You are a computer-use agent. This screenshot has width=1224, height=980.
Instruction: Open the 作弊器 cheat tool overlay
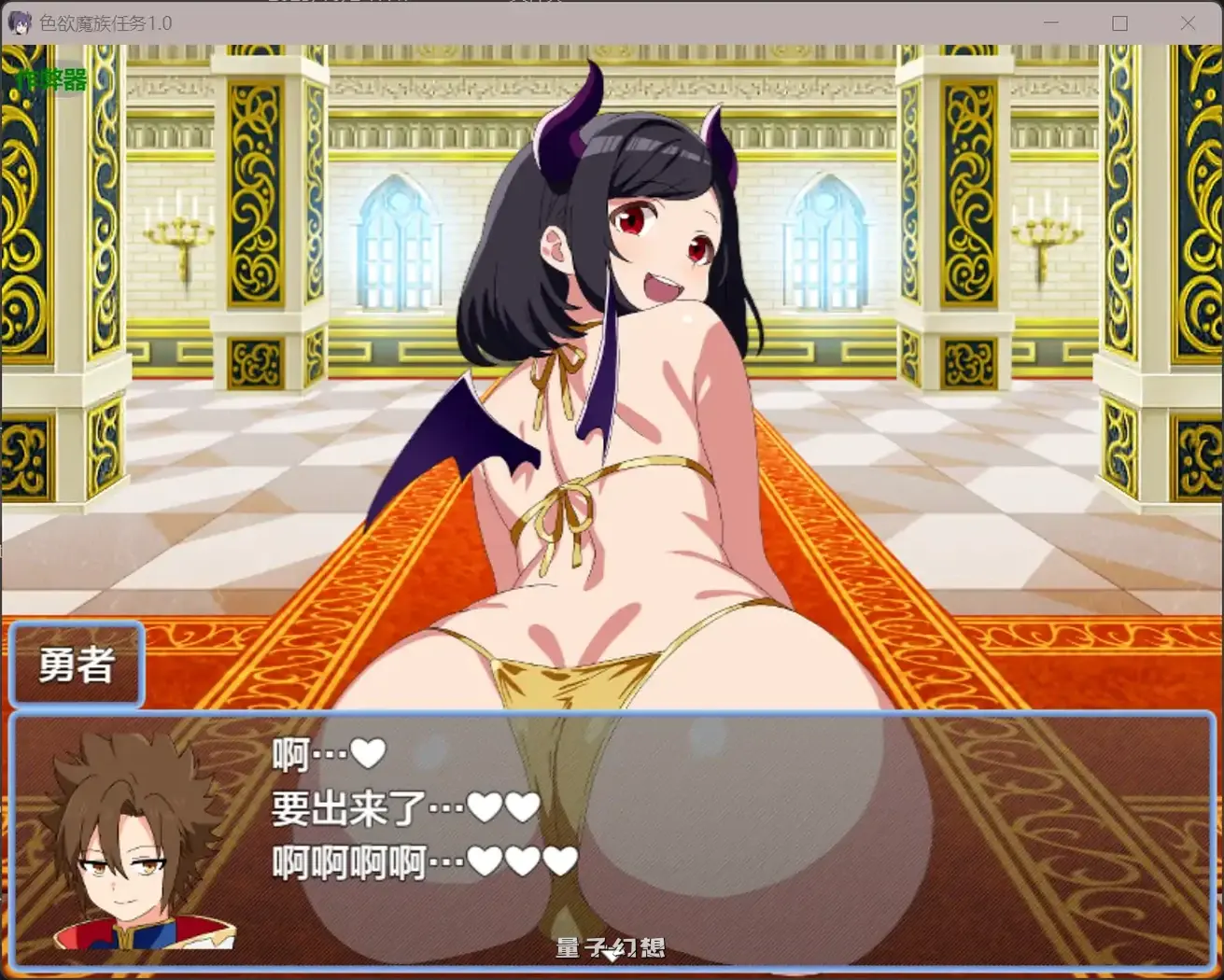pyautogui.click(x=51, y=81)
